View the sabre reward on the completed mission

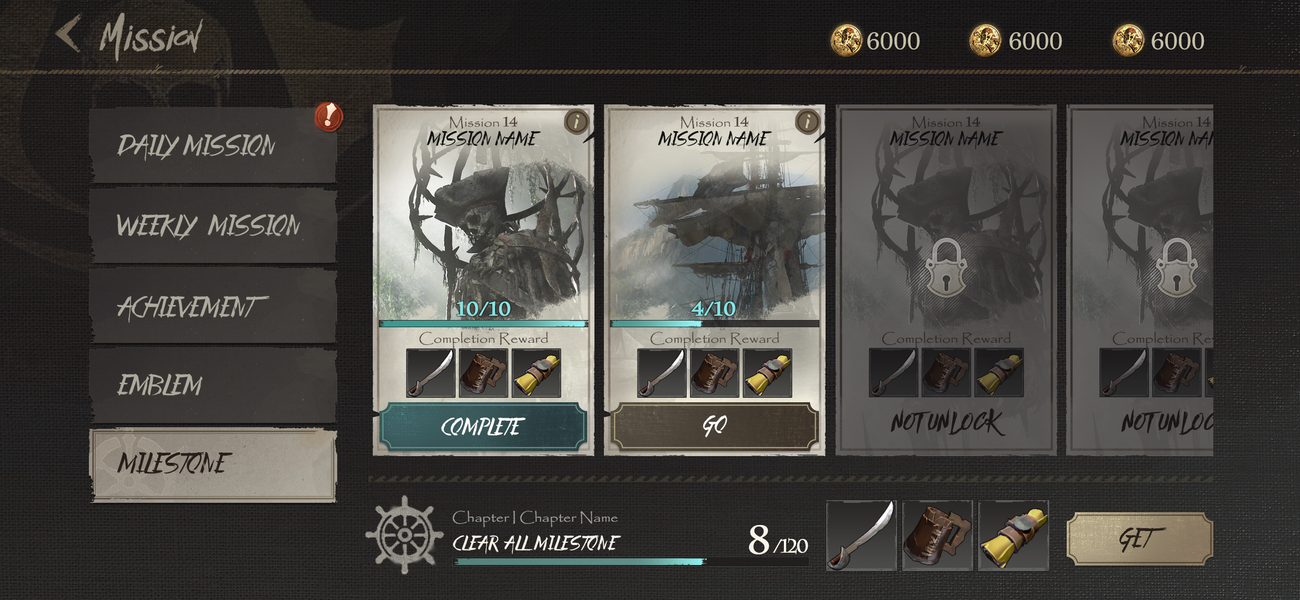click(x=431, y=373)
